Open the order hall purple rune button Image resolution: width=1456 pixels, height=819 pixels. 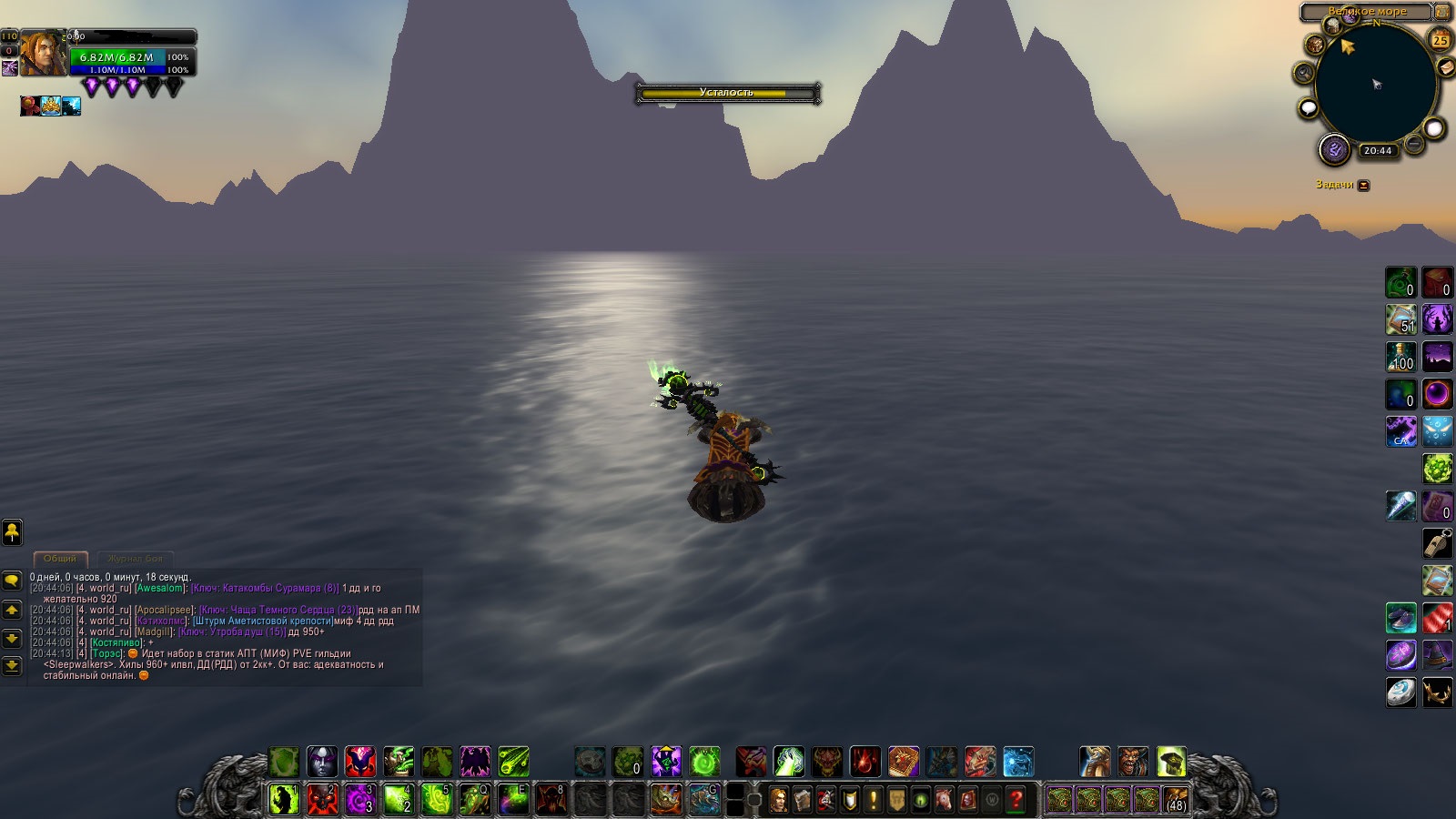pyautogui.click(x=1334, y=149)
